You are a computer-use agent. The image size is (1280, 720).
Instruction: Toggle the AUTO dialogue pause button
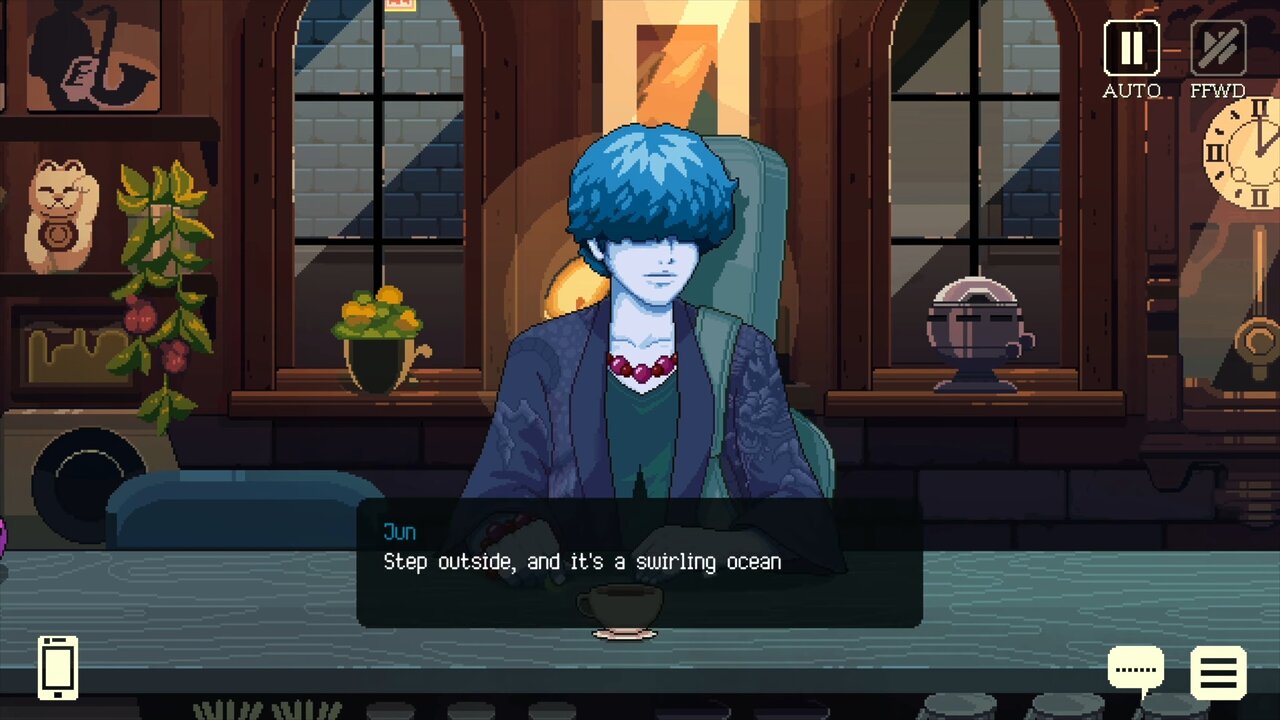tap(1131, 48)
